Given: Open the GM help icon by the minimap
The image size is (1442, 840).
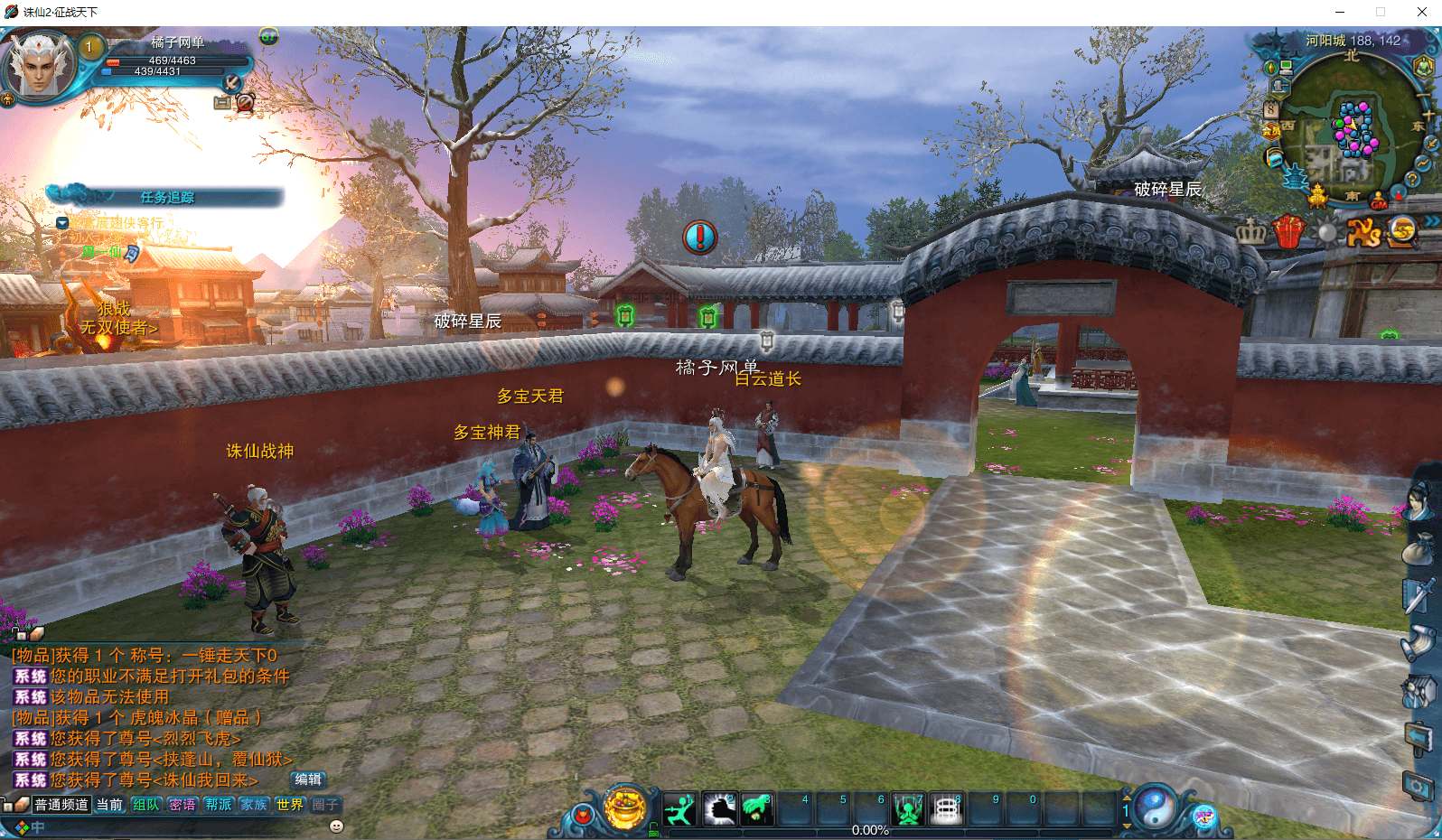Looking at the screenshot, I should pyautogui.click(x=1379, y=200).
